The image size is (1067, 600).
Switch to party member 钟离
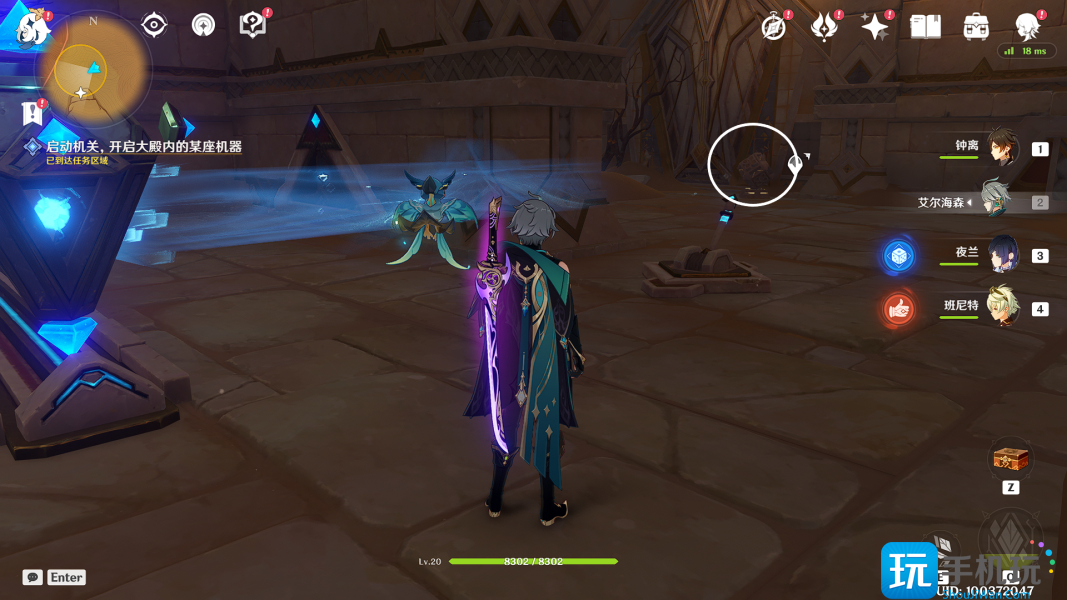[x=1001, y=148]
